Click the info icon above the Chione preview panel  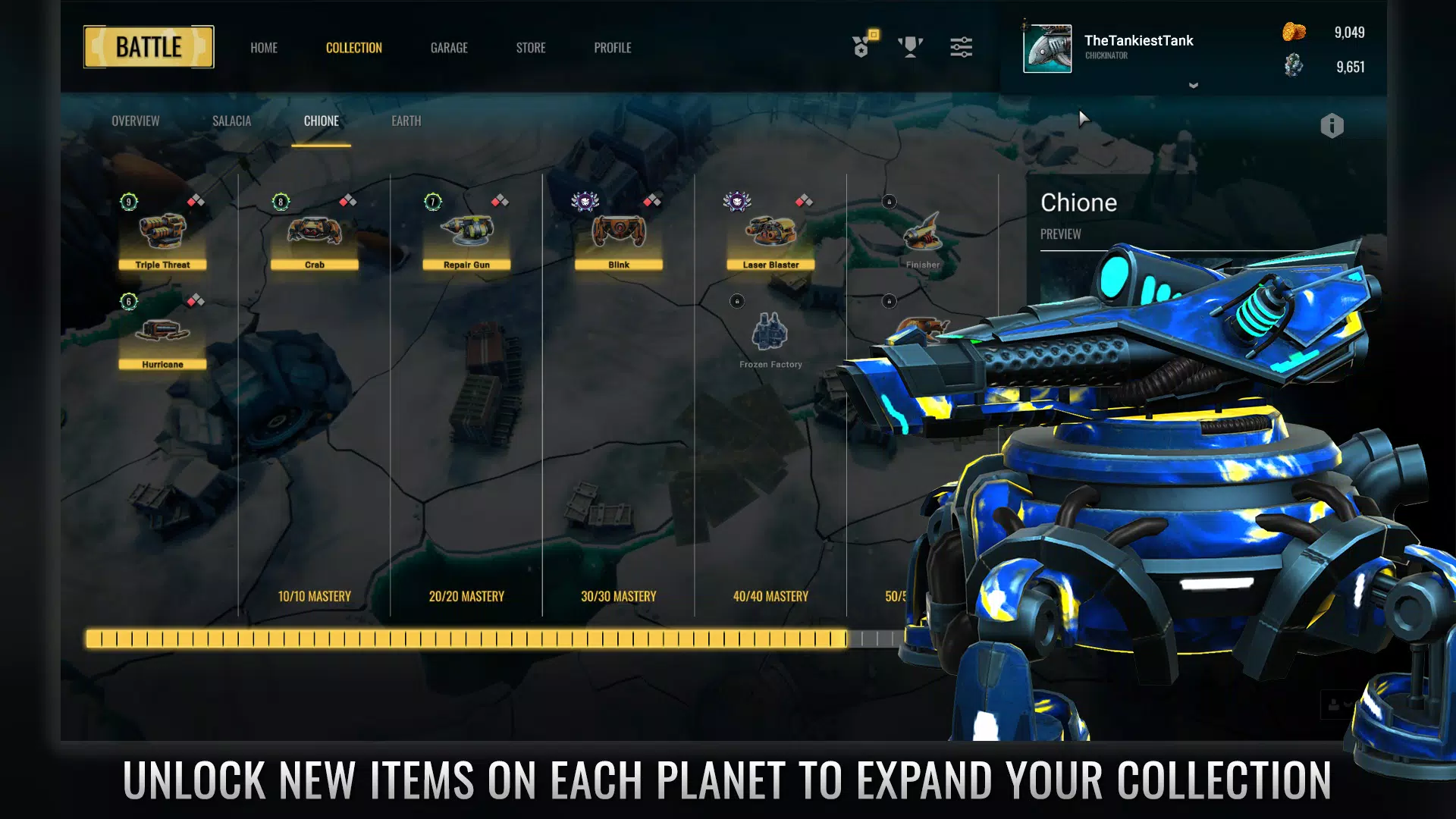tap(1332, 125)
